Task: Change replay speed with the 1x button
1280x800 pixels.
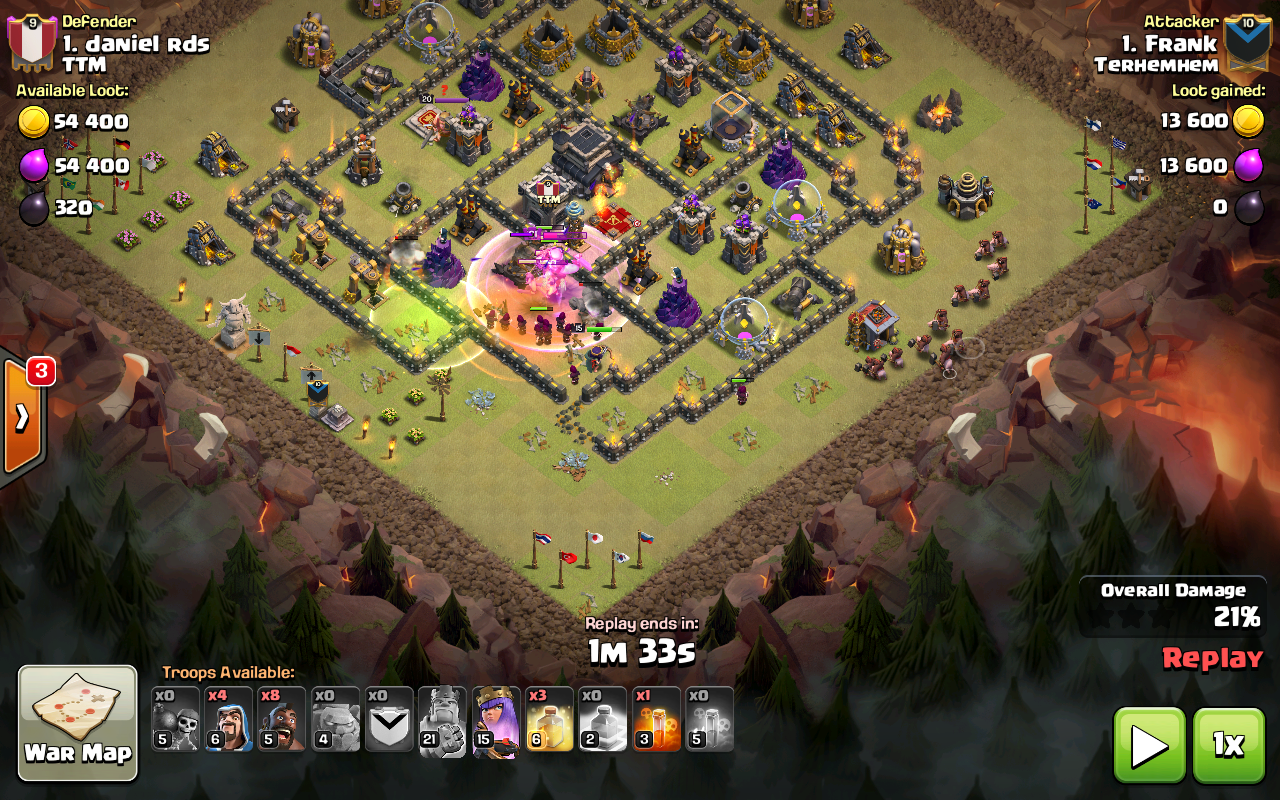Action: (1228, 745)
